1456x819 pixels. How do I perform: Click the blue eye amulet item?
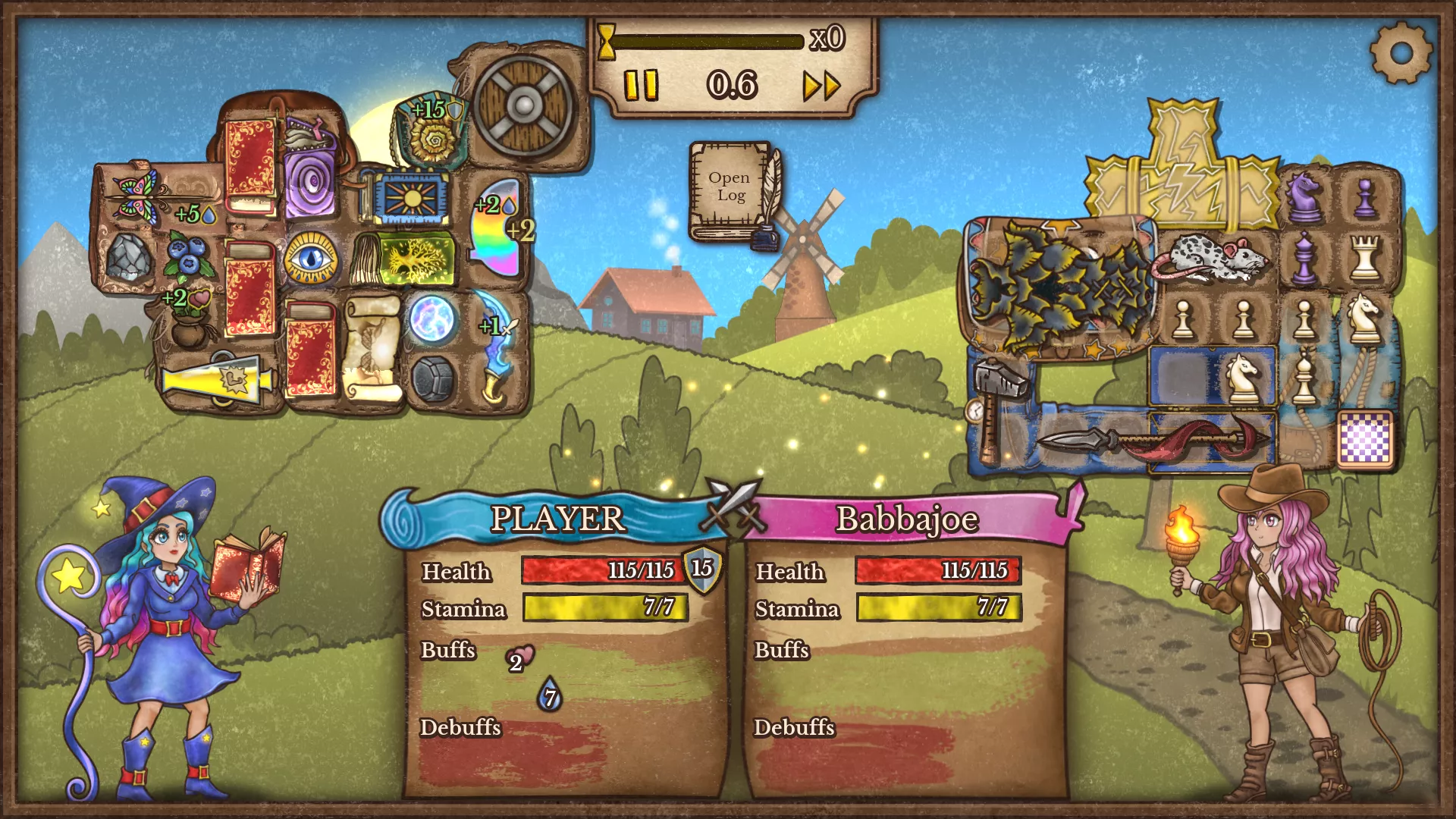click(x=310, y=258)
